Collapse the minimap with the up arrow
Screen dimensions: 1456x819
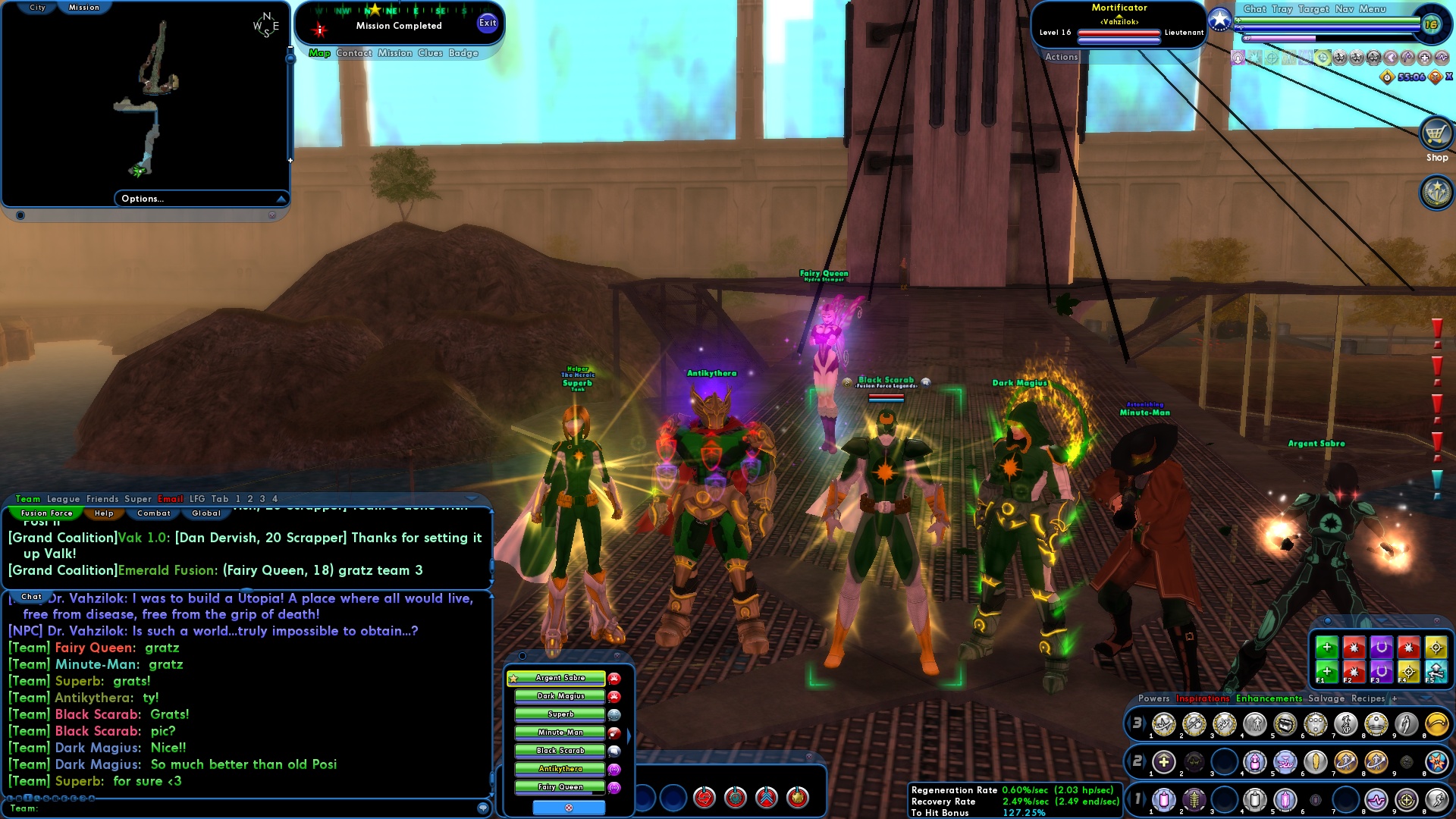[x=280, y=198]
